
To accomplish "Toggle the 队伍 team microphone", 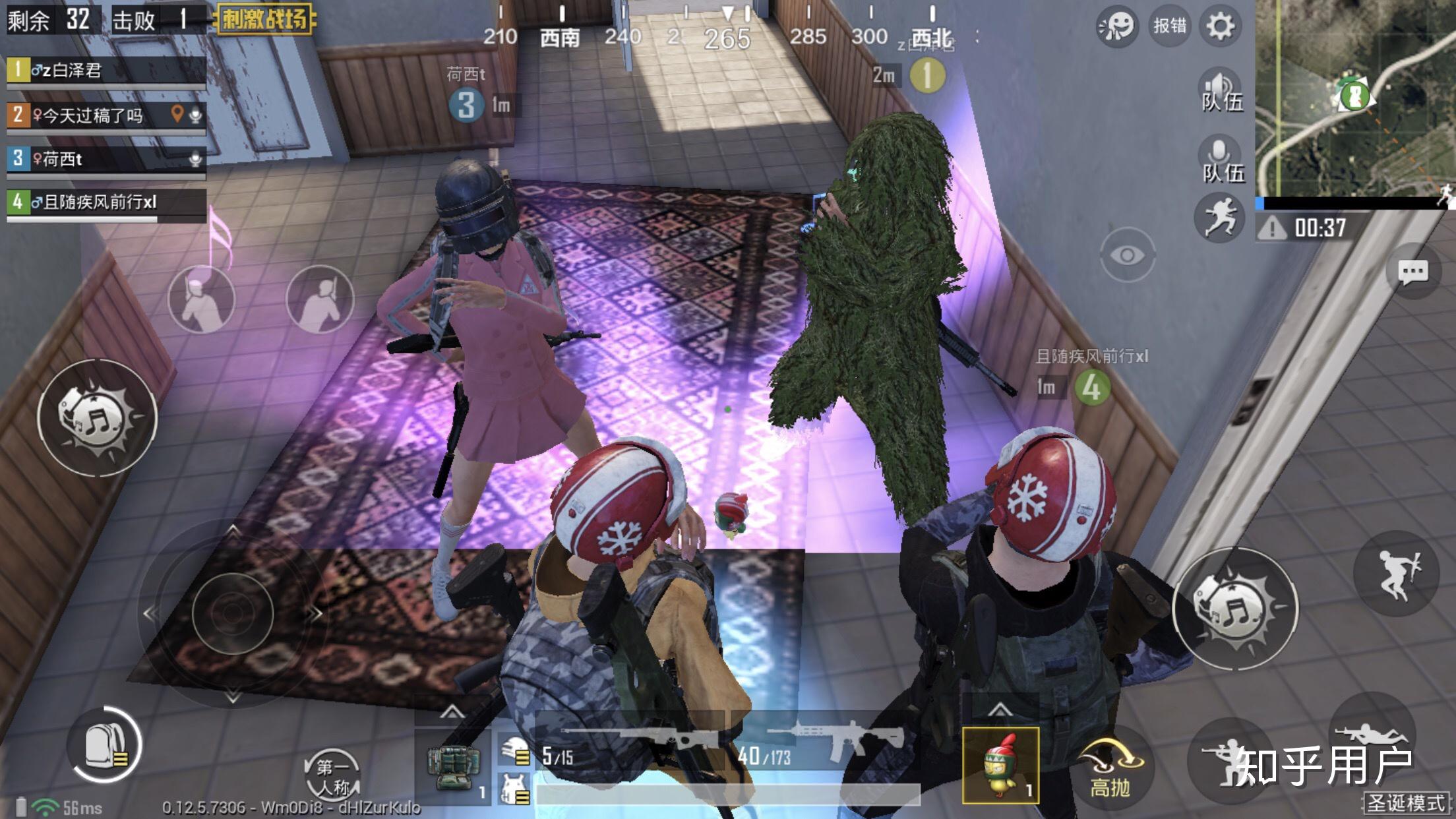I will (1221, 160).
